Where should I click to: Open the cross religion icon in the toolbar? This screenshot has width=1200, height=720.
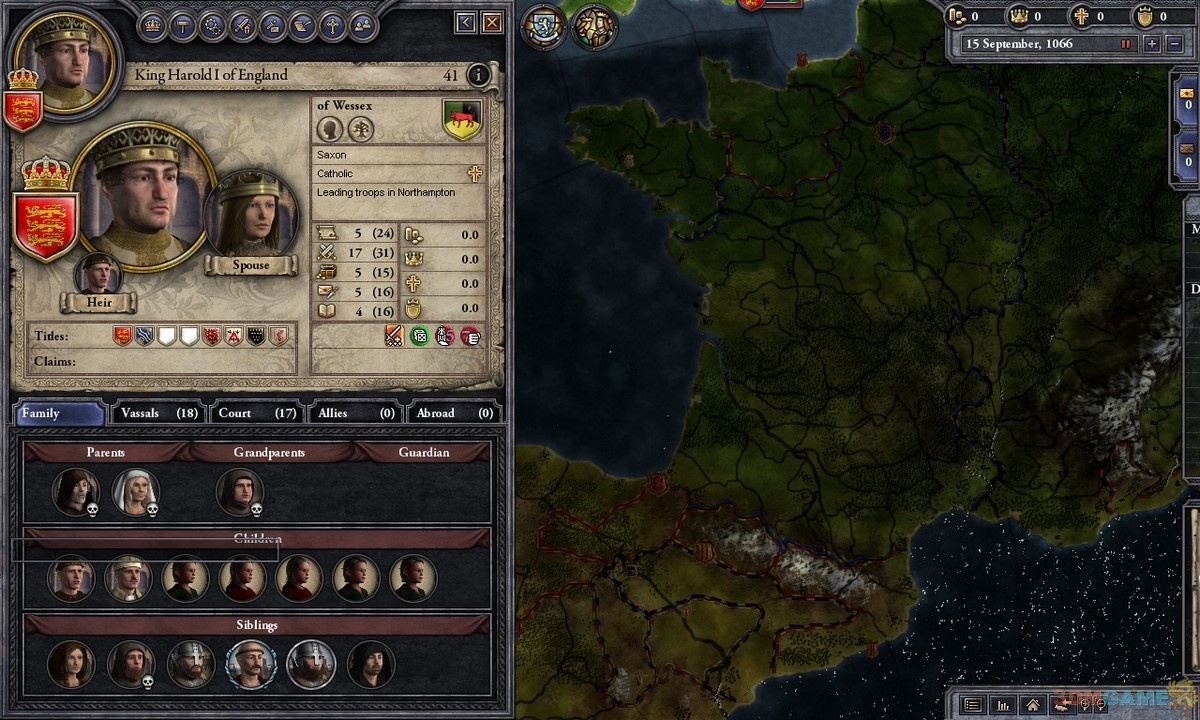tap(333, 26)
